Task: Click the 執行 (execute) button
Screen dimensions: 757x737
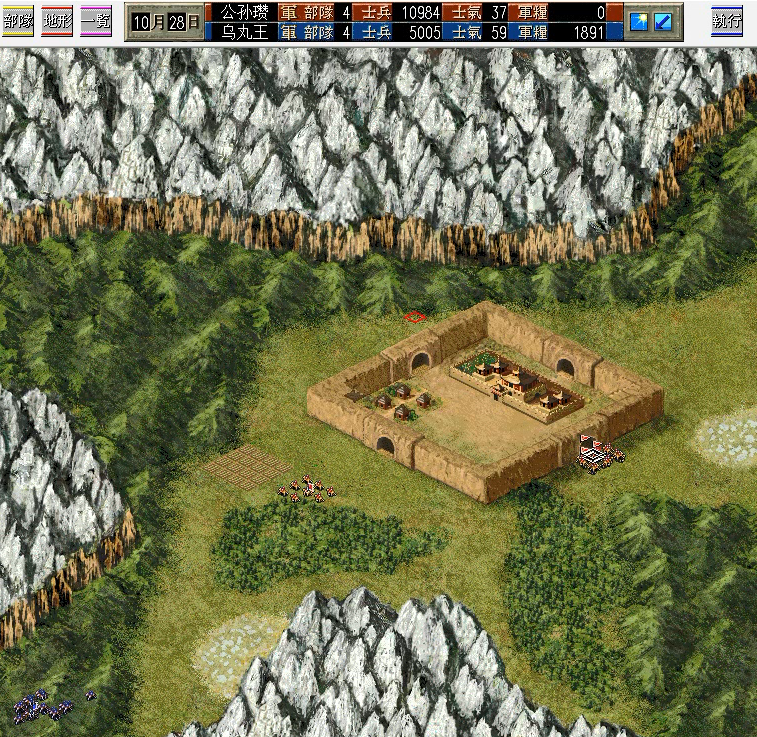Action: click(x=727, y=20)
